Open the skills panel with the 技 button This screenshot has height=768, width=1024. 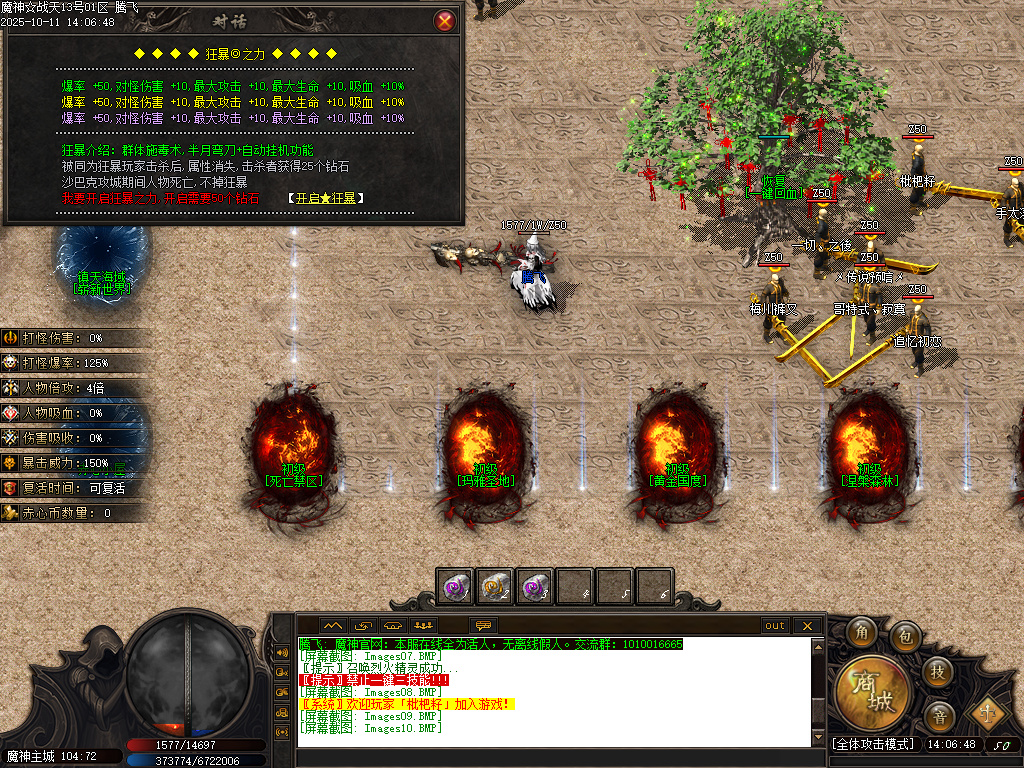(x=937, y=671)
